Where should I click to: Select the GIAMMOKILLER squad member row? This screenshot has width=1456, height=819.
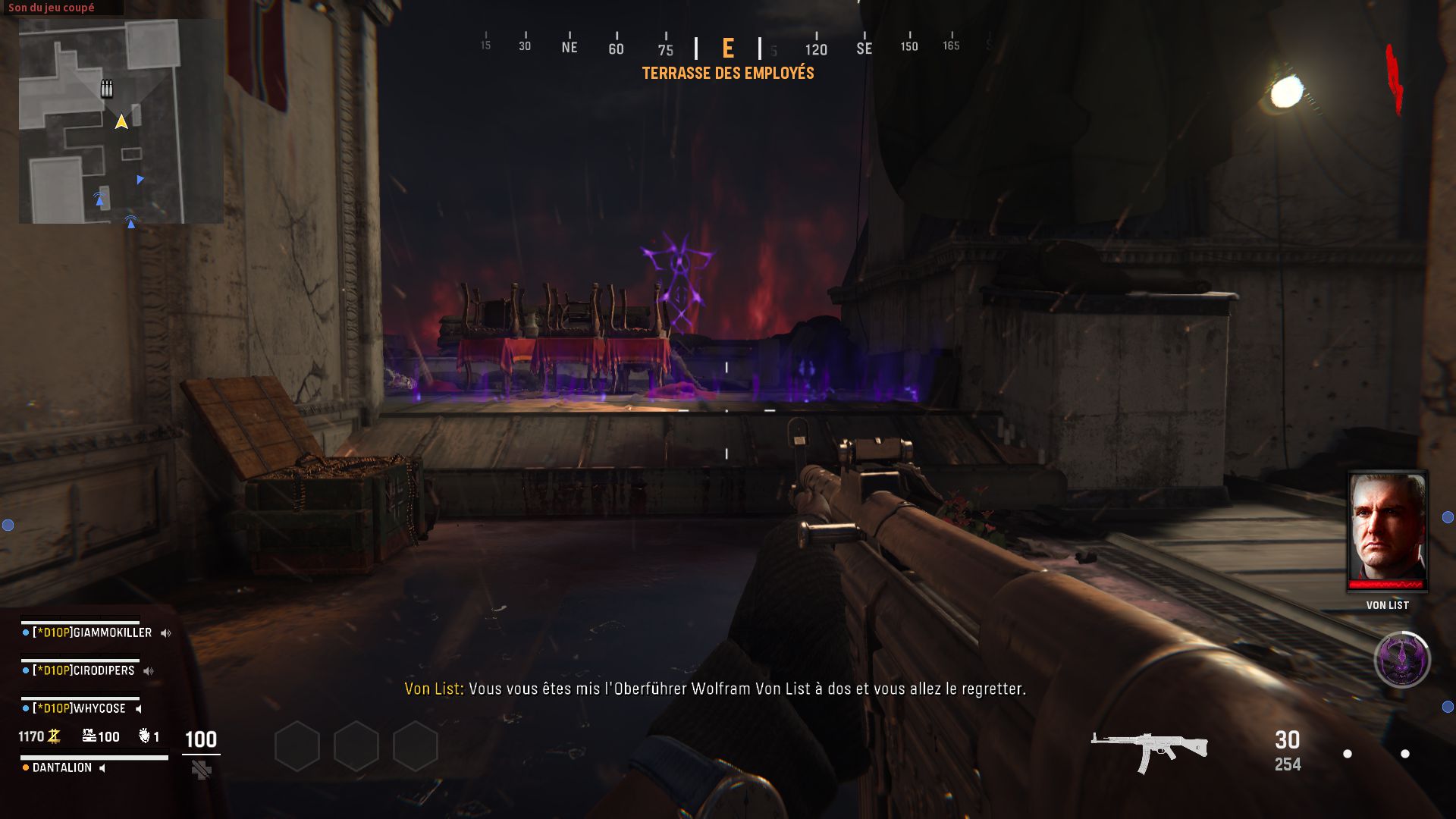click(x=91, y=632)
